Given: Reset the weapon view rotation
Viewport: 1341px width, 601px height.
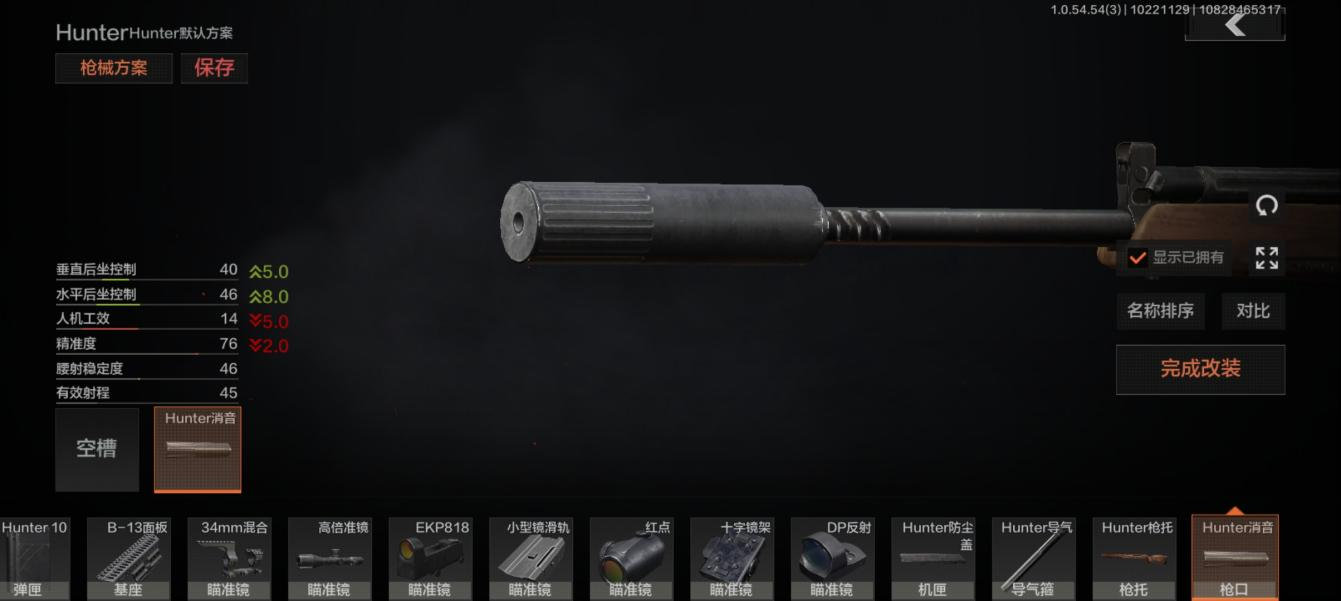Looking at the screenshot, I should pos(1266,206).
